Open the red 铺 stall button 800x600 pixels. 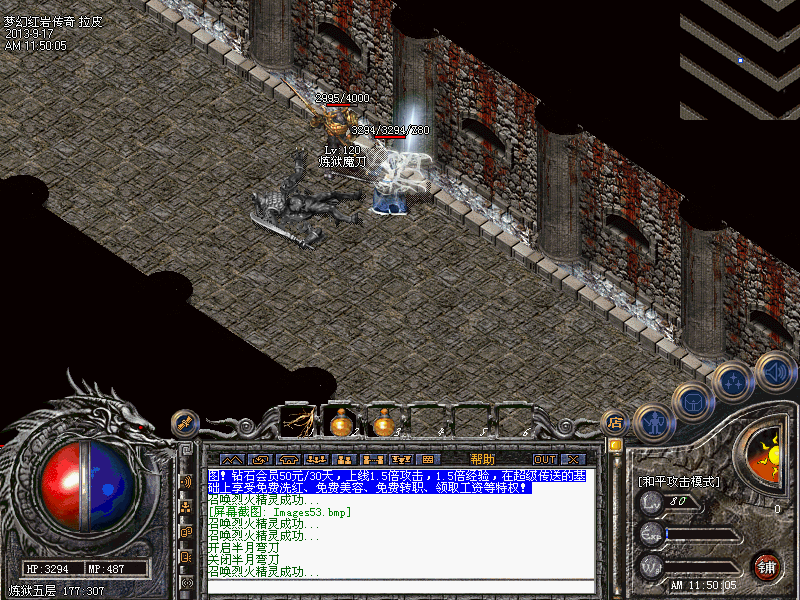pos(767,565)
